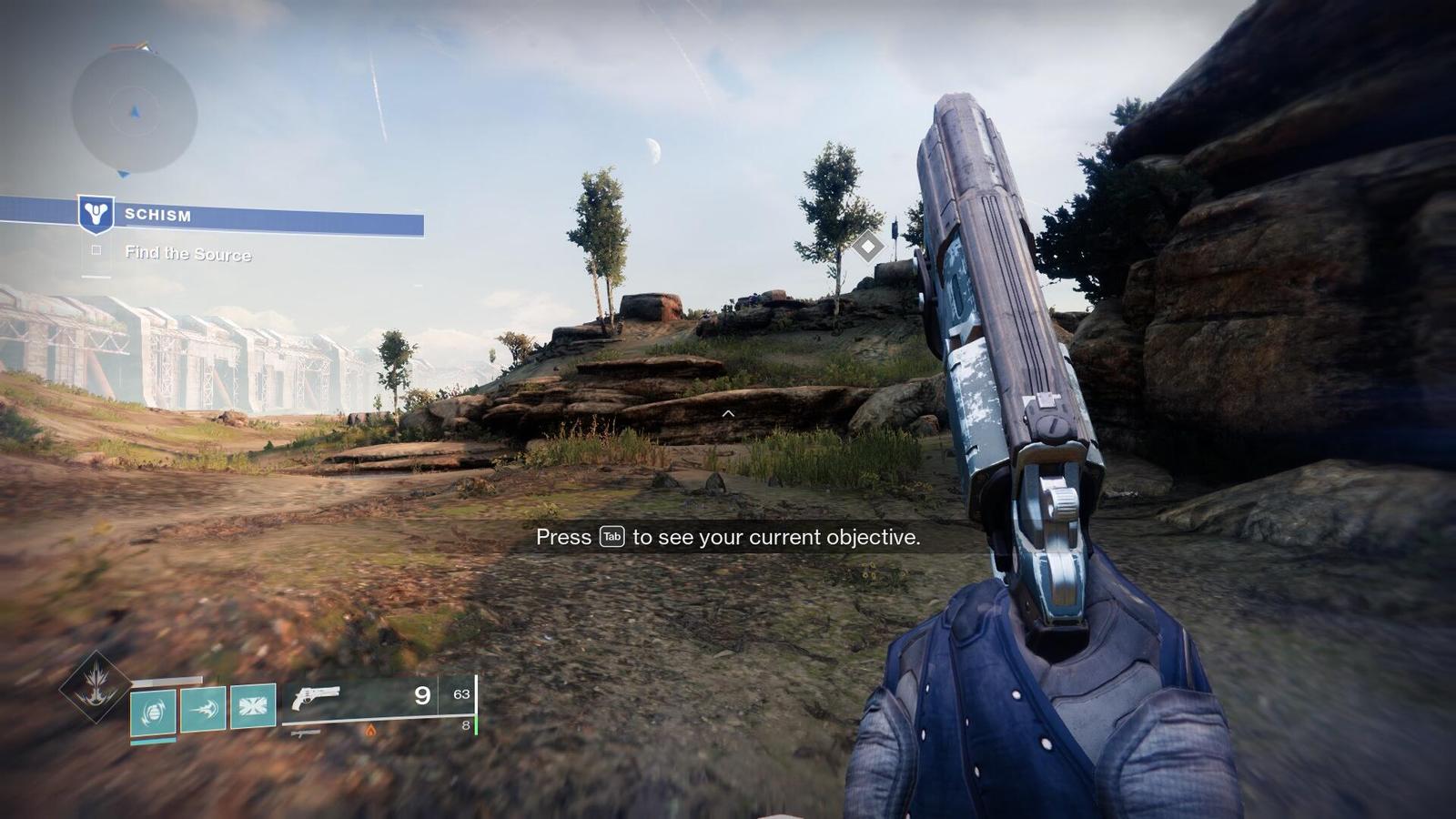Select the Find the Source objective

(187, 254)
